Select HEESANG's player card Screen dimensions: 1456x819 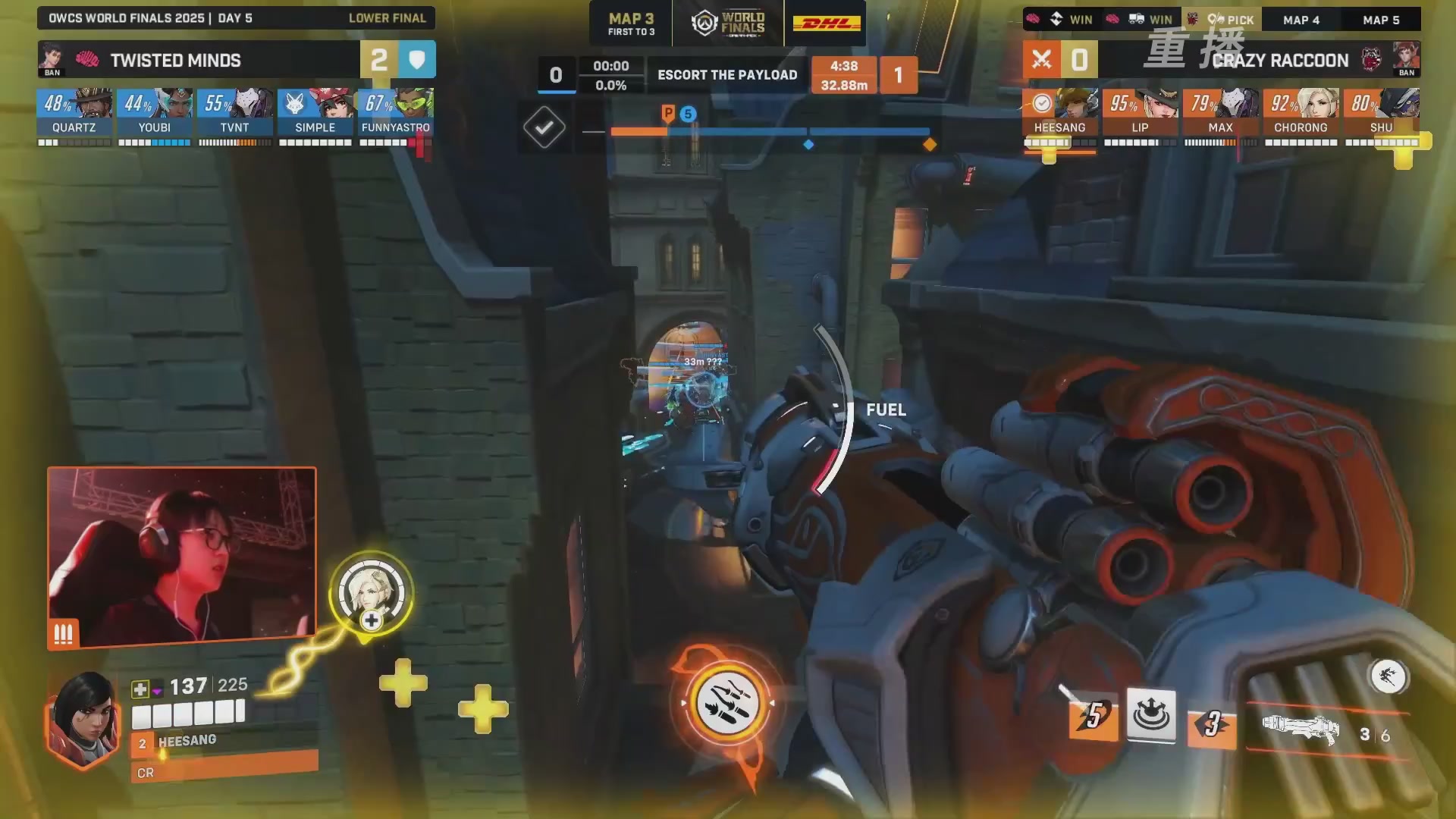(x=1060, y=112)
